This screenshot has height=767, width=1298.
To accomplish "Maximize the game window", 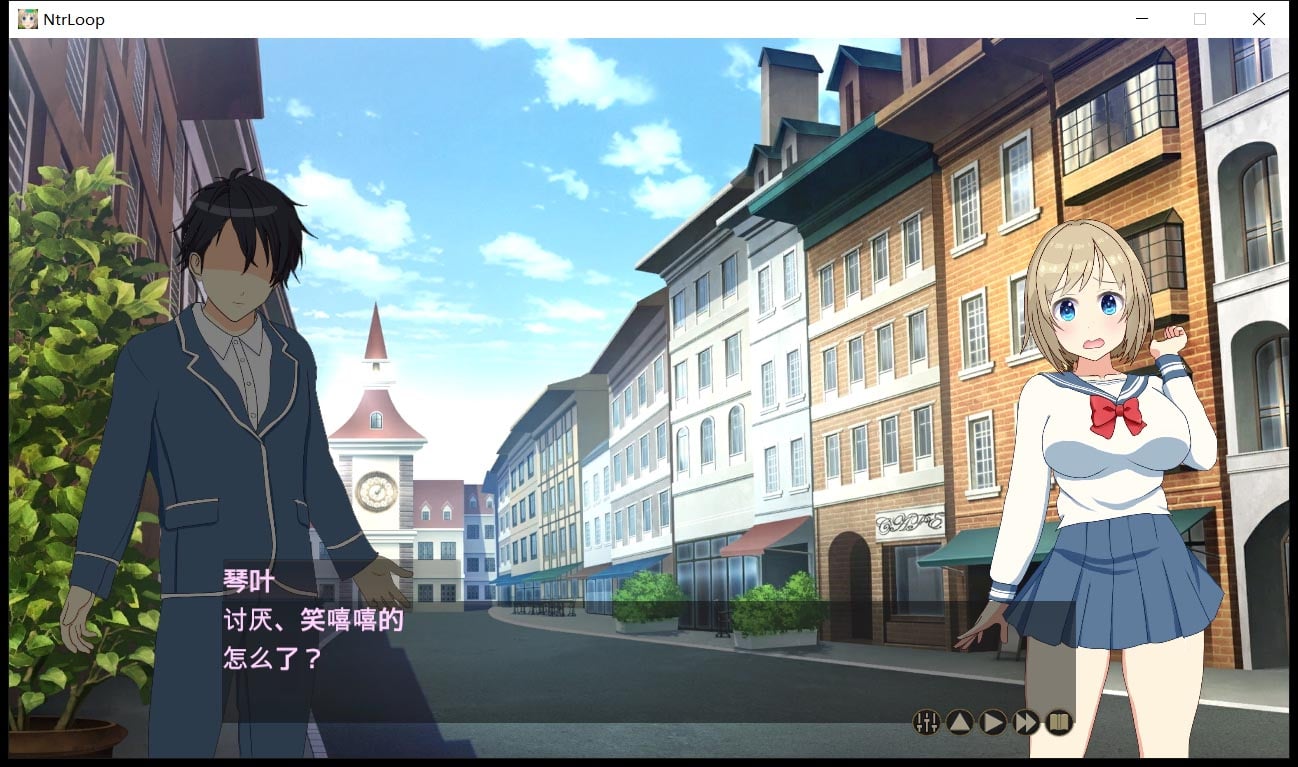I will tap(1199, 18).
